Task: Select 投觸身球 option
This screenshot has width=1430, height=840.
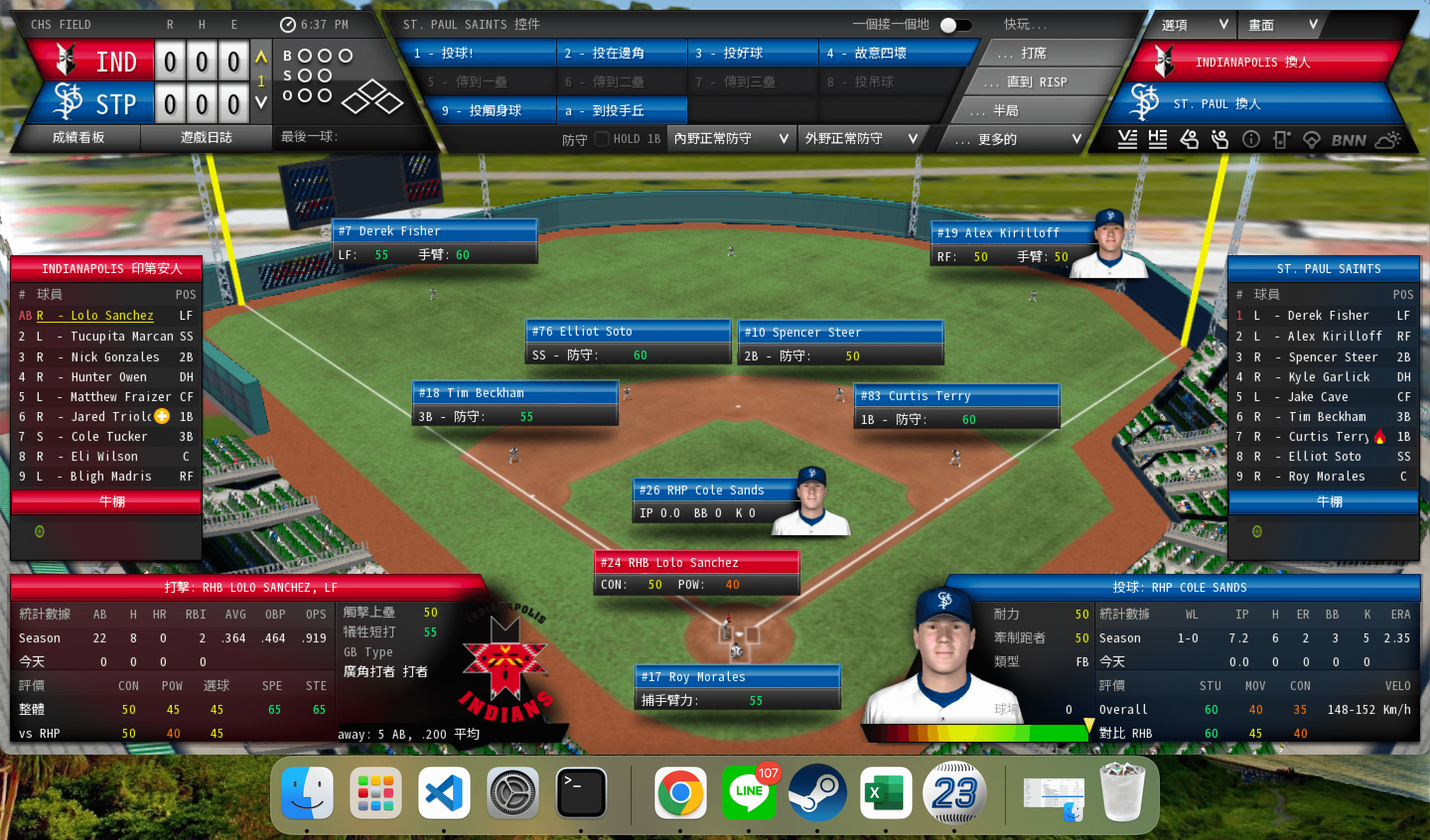Action: 492,111
